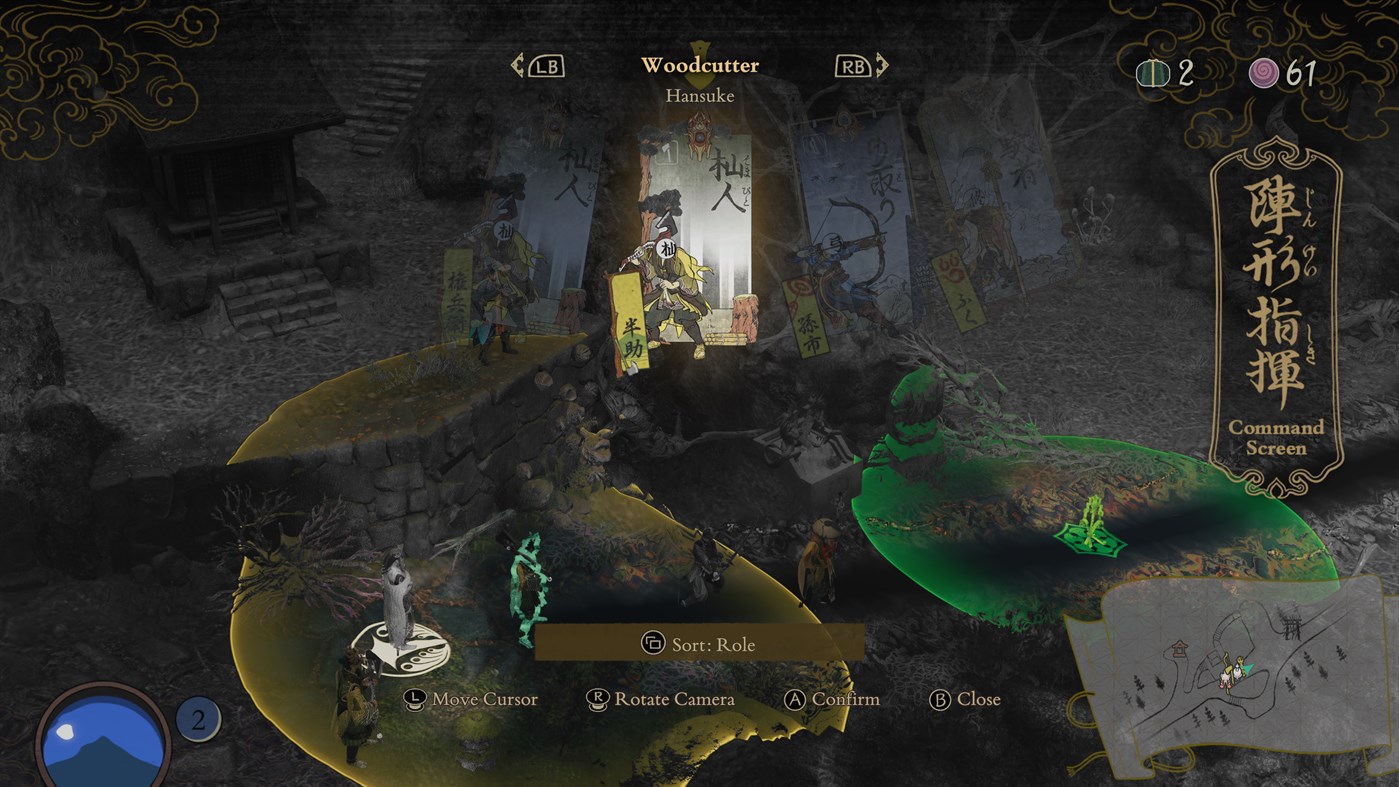Switch to the Woodcutter role tab
The height and width of the screenshot is (787, 1399).
[700, 64]
